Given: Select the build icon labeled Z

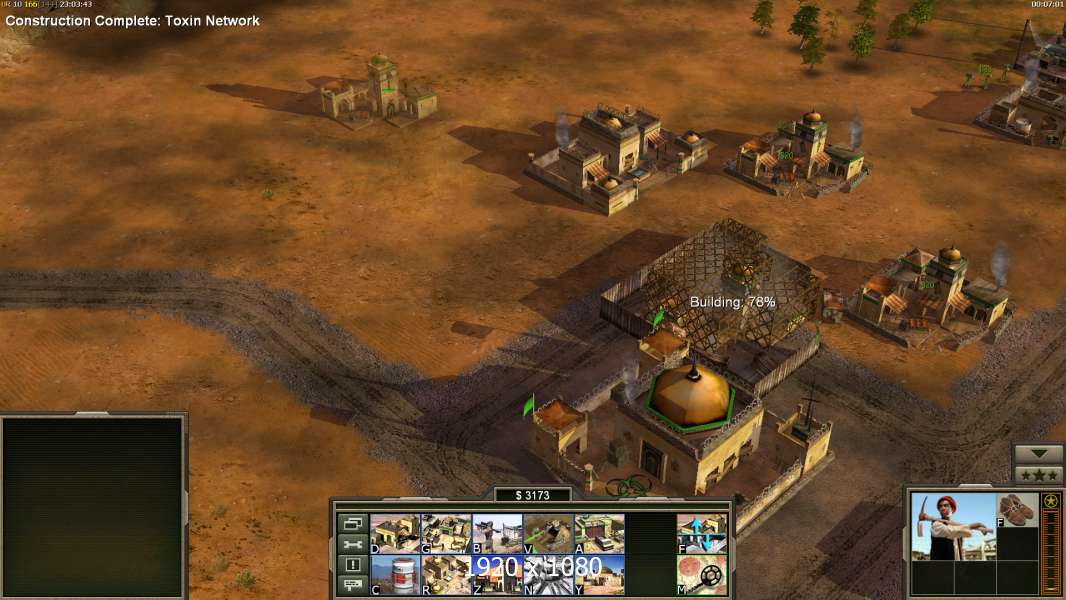Looking at the screenshot, I should 497,575.
